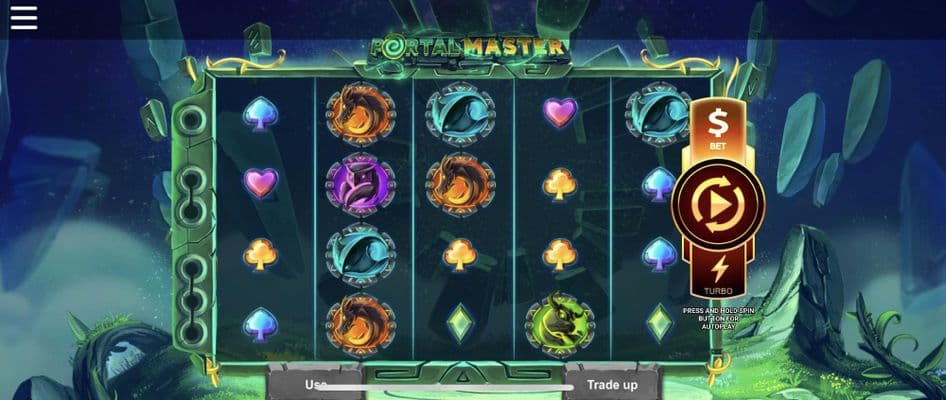This screenshot has width=946, height=400.
Task: Open the hamburger menu
Action: click(x=24, y=18)
